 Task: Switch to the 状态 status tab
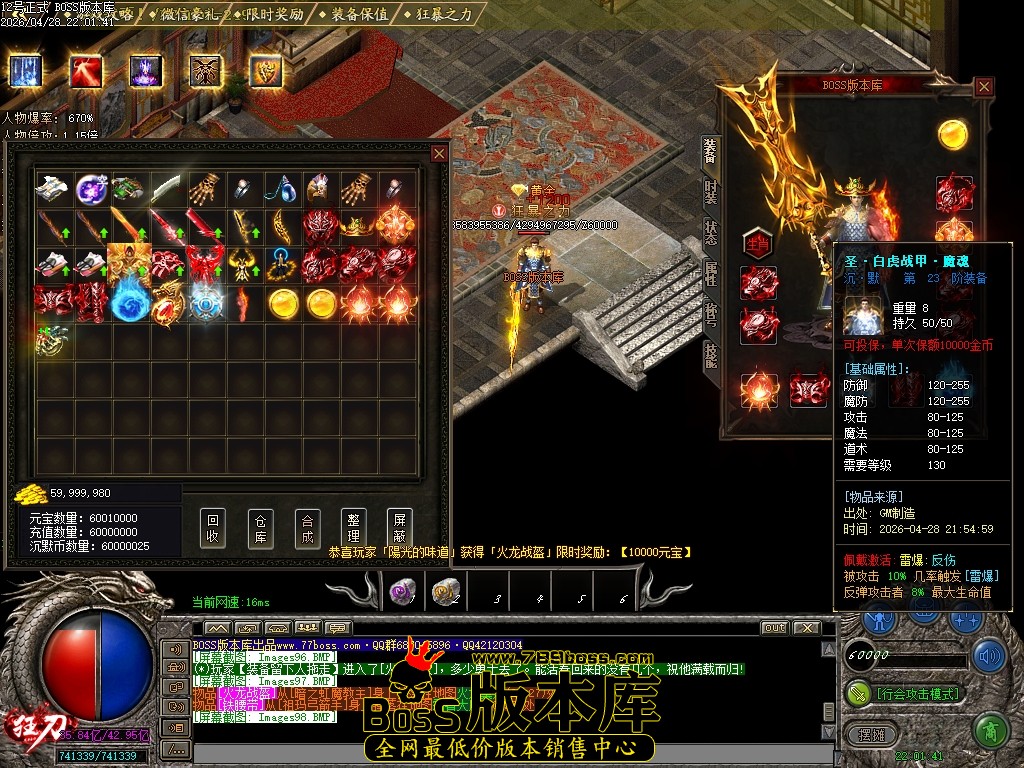click(x=710, y=232)
